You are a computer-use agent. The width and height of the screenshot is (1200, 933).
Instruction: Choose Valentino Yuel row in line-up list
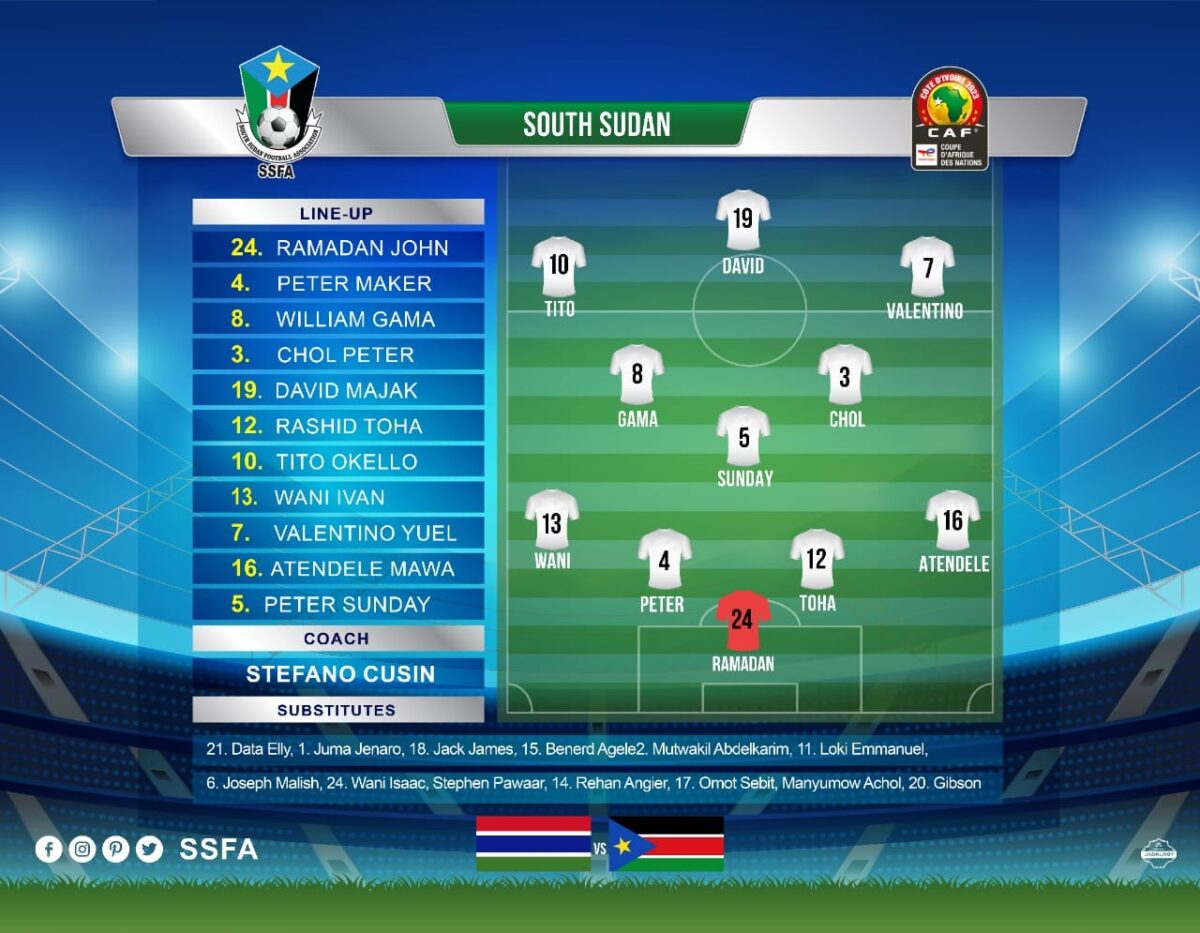pos(338,533)
